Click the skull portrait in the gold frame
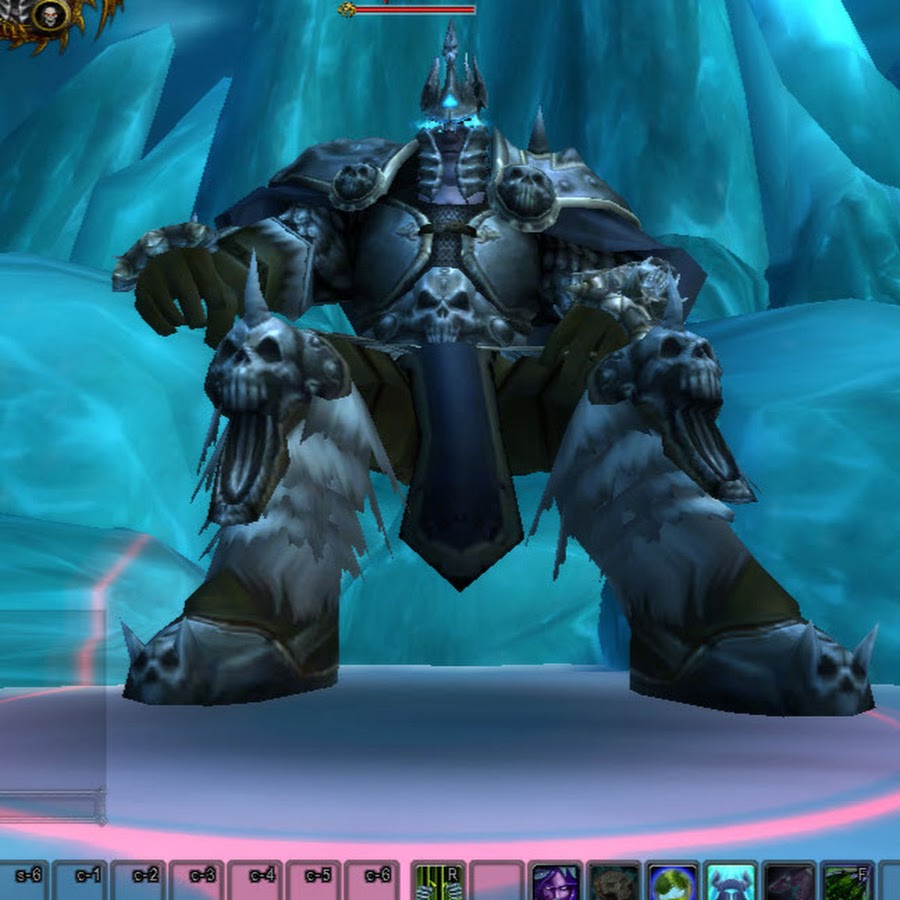This screenshot has width=900, height=900. [49, 15]
